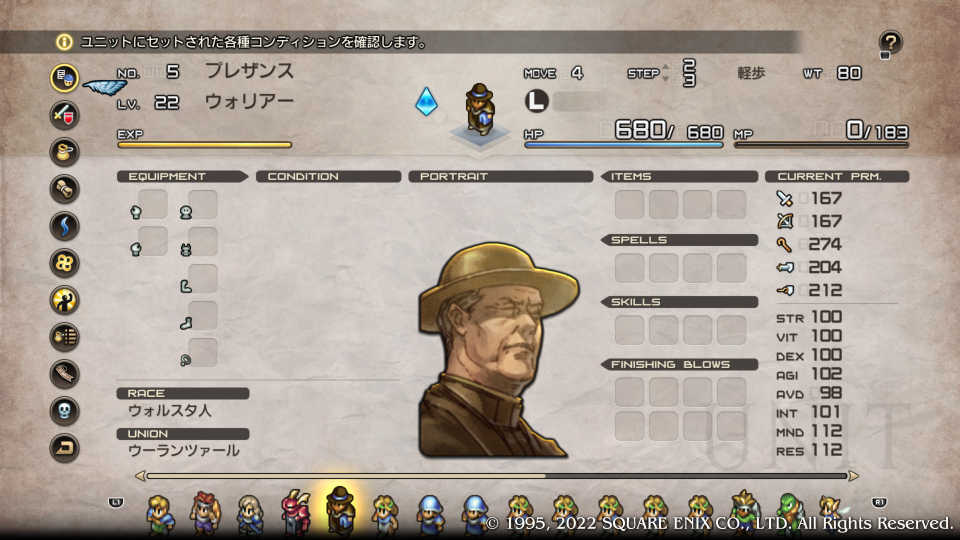Viewport: 960px width, 540px height.
Task: Click the roster scrollbar's right arrow
Action: point(853,476)
